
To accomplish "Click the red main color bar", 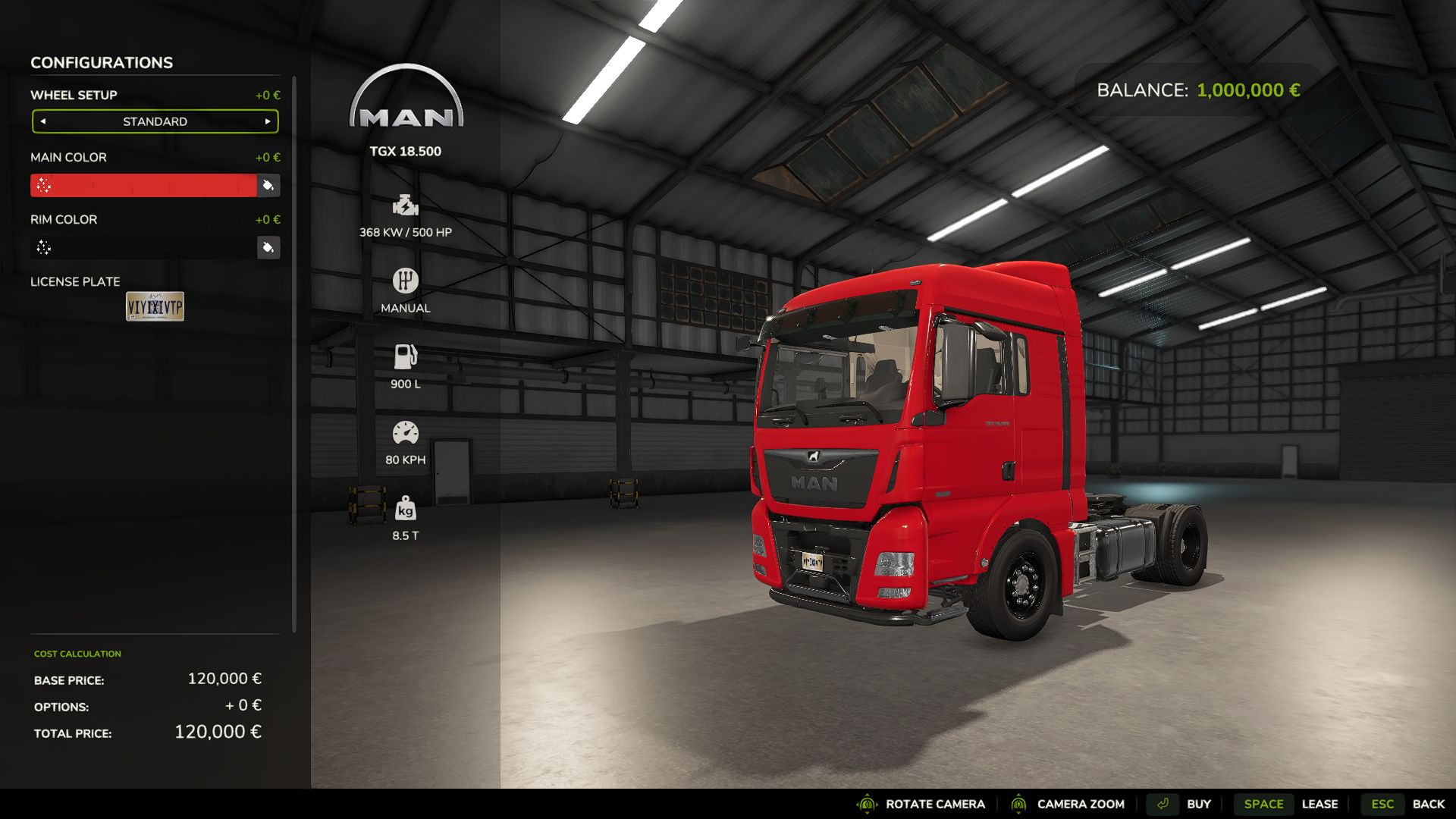I will point(144,186).
